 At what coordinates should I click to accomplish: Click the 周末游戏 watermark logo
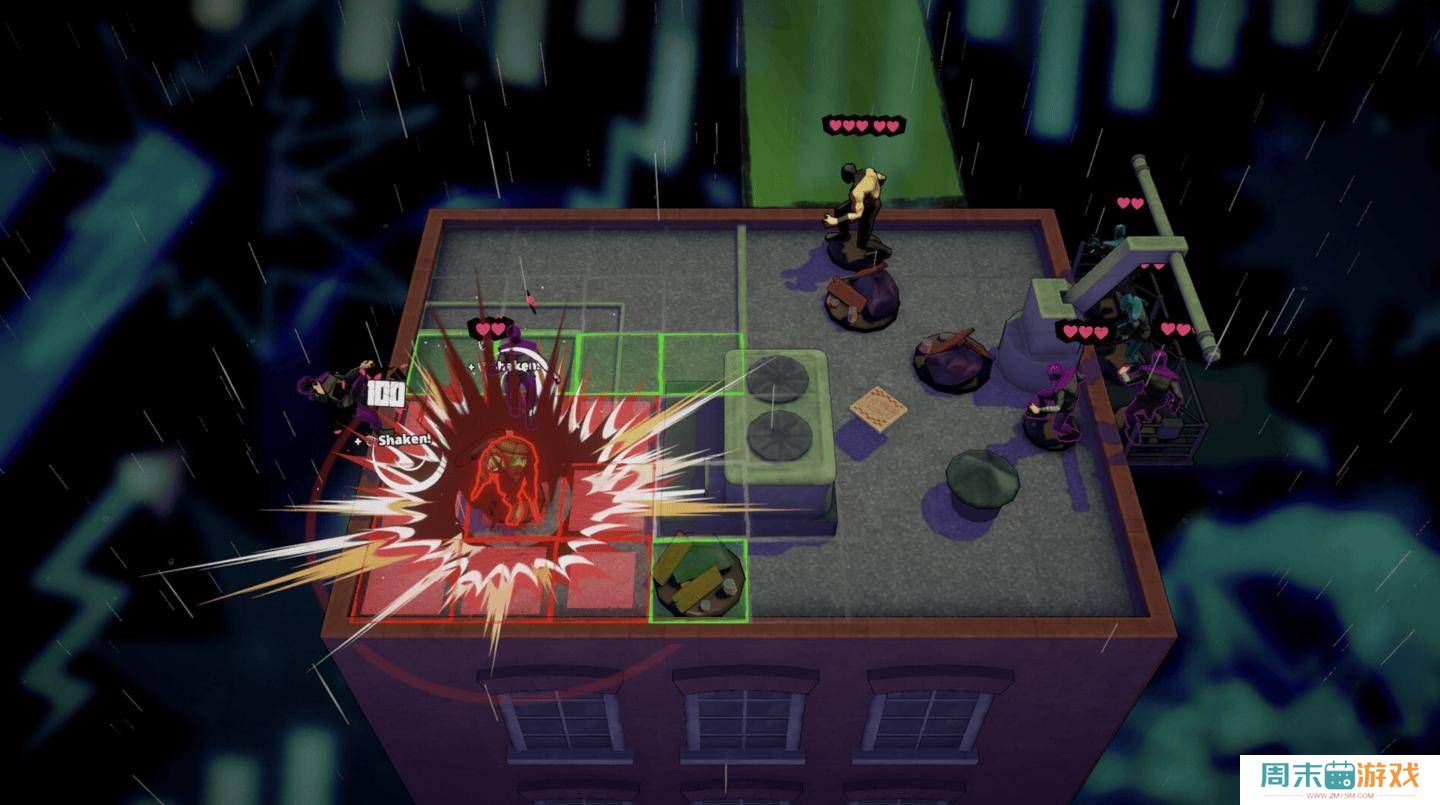pyautogui.click(x=1339, y=778)
